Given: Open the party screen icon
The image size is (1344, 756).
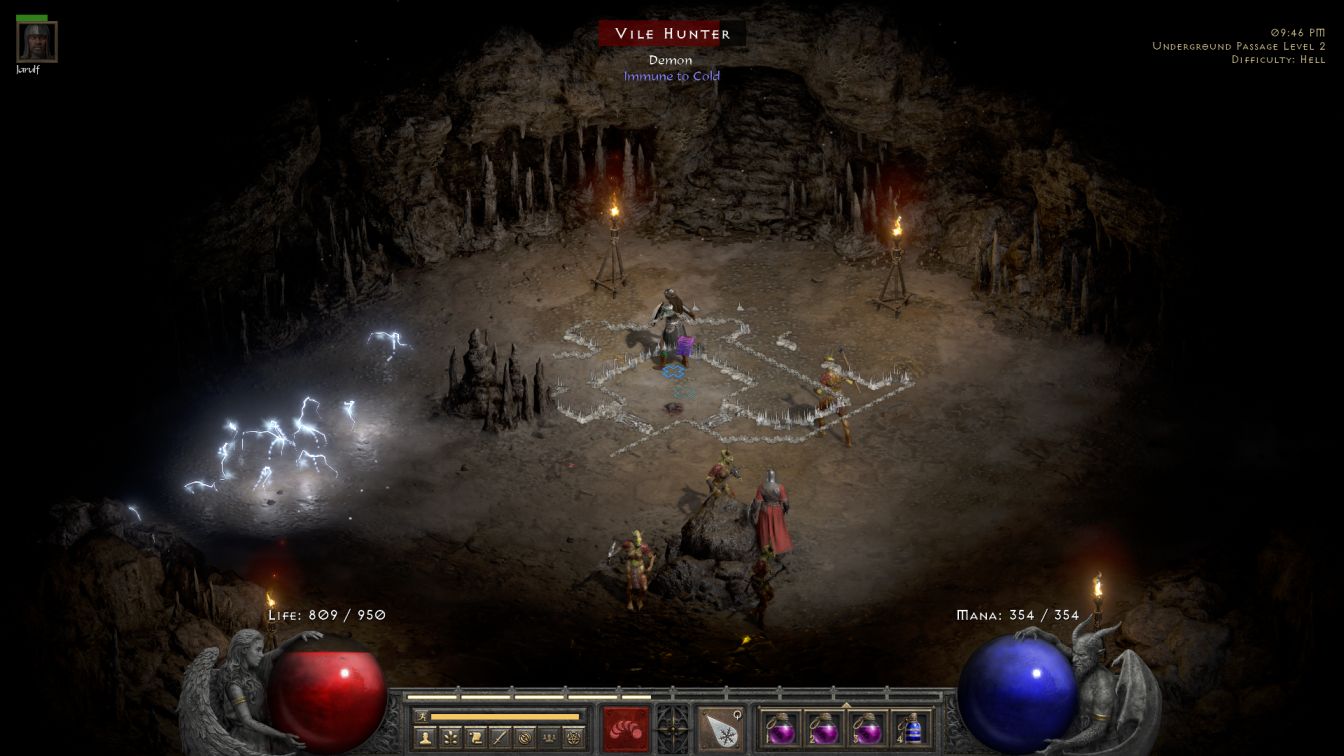Looking at the screenshot, I should pos(549,738).
